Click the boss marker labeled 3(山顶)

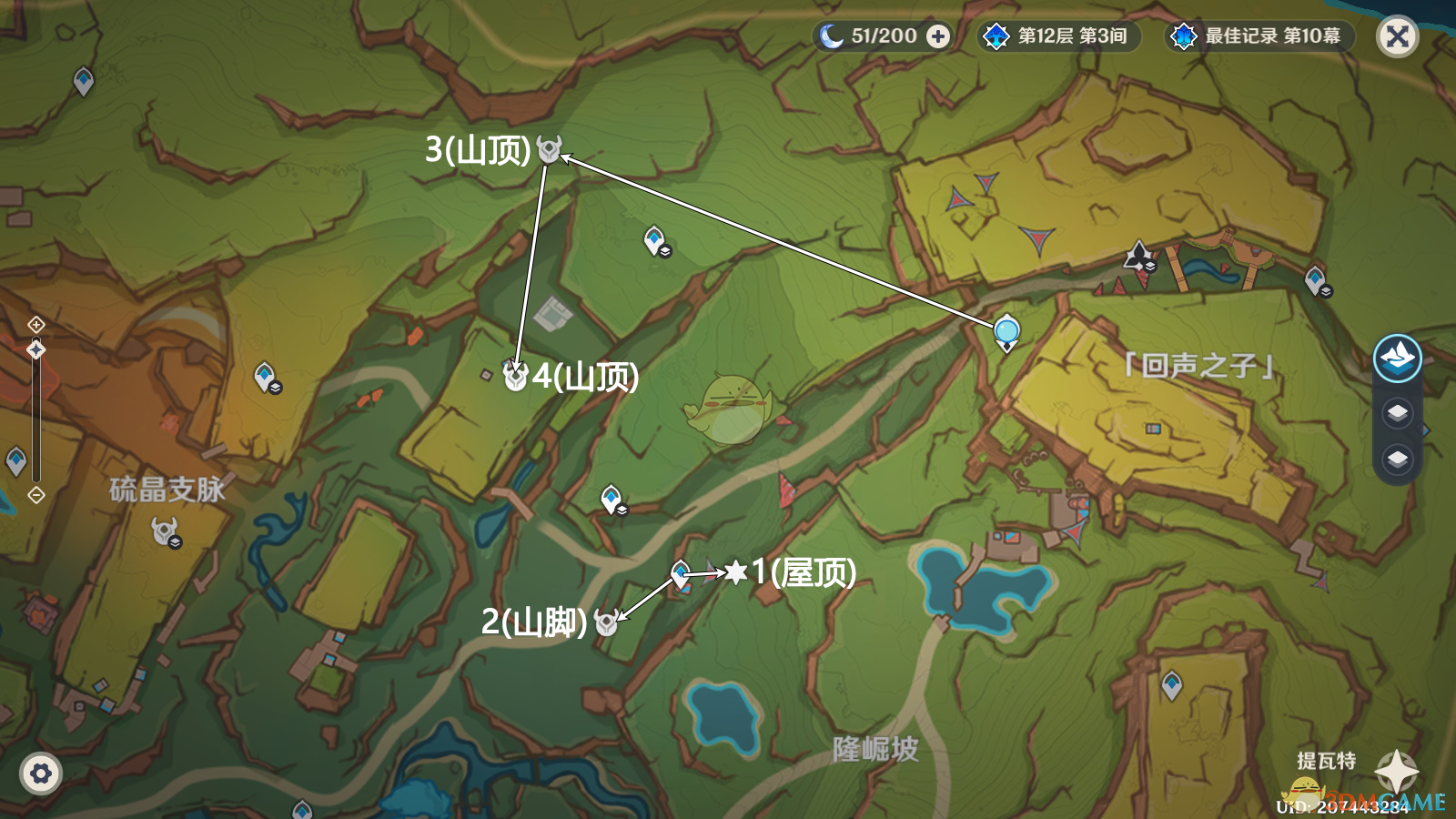(x=549, y=149)
